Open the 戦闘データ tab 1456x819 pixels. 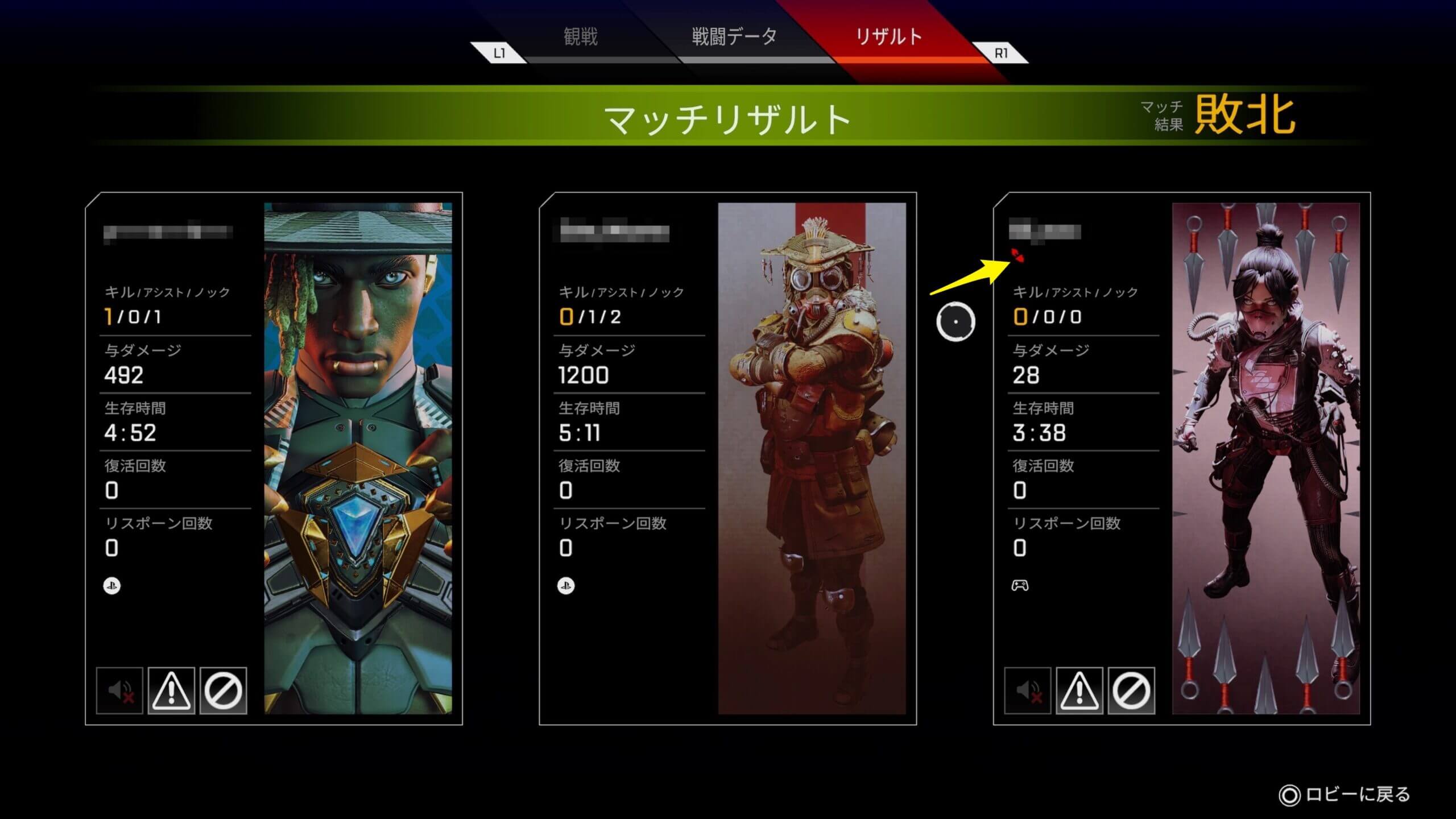(x=734, y=38)
